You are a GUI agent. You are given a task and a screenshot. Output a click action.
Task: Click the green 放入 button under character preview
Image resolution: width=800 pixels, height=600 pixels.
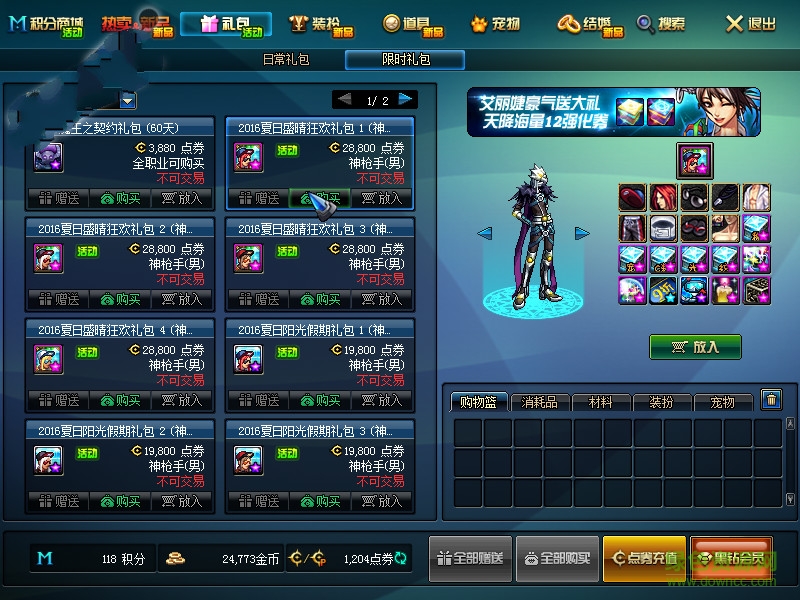[695, 347]
